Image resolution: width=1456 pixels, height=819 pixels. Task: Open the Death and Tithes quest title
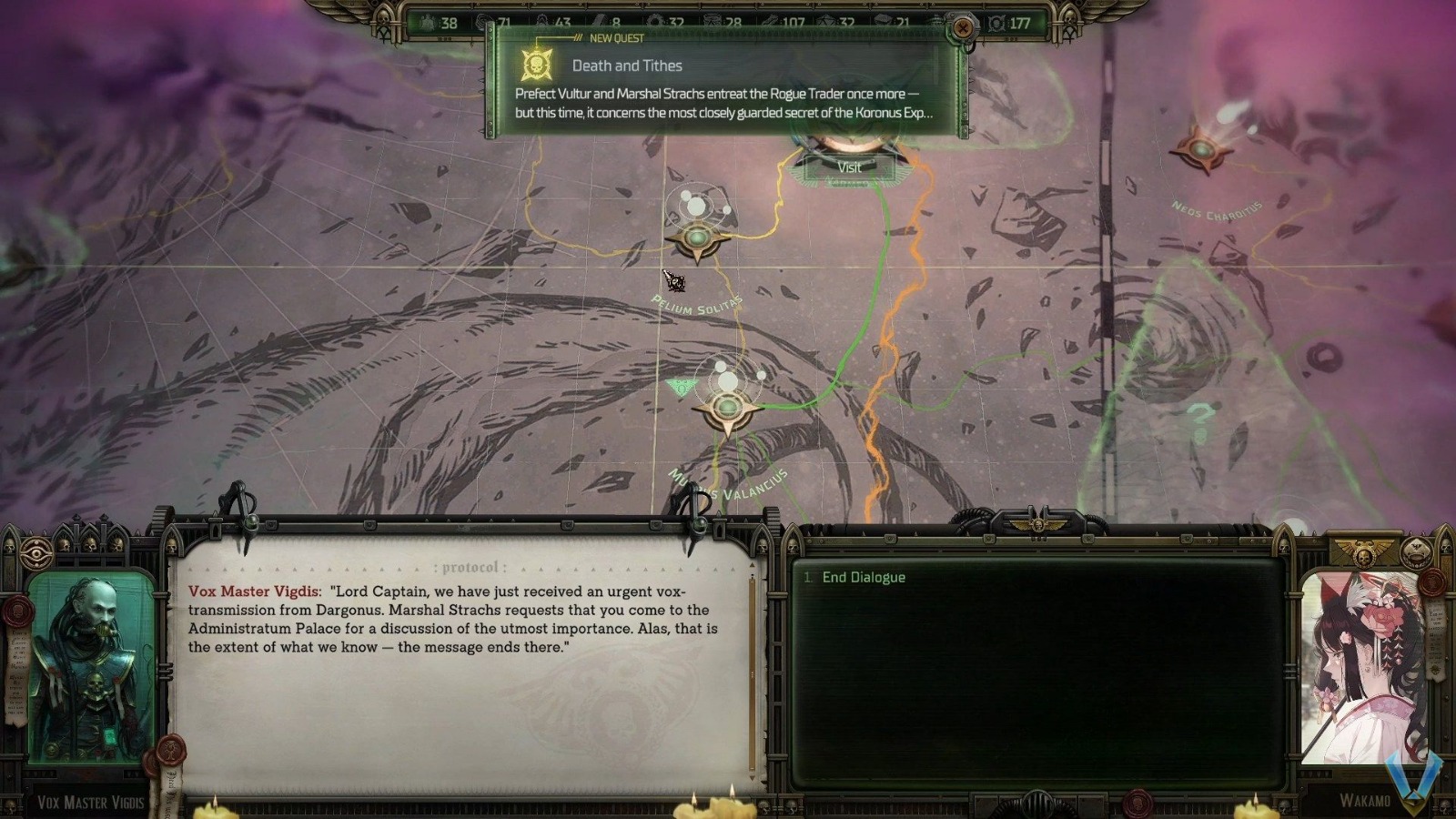coord(626,66)
